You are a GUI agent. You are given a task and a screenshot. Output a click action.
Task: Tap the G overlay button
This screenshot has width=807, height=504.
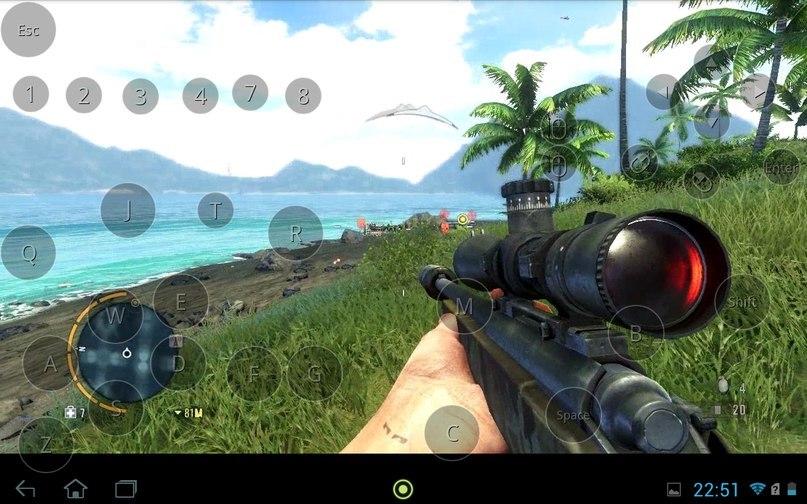pyautogui.click(x=315, y=374)
